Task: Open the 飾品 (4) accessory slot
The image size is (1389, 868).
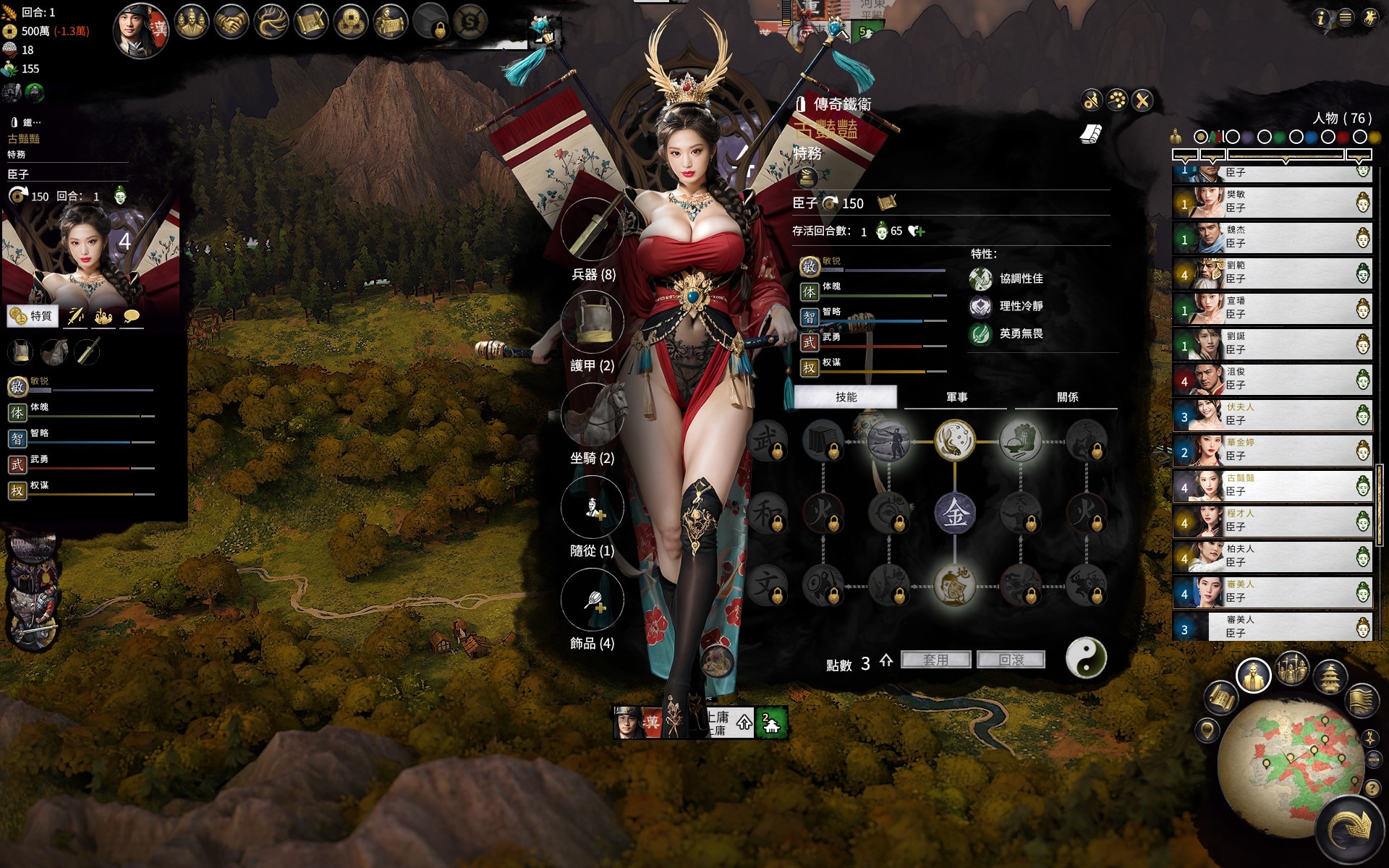Action: tap(592, 600)
